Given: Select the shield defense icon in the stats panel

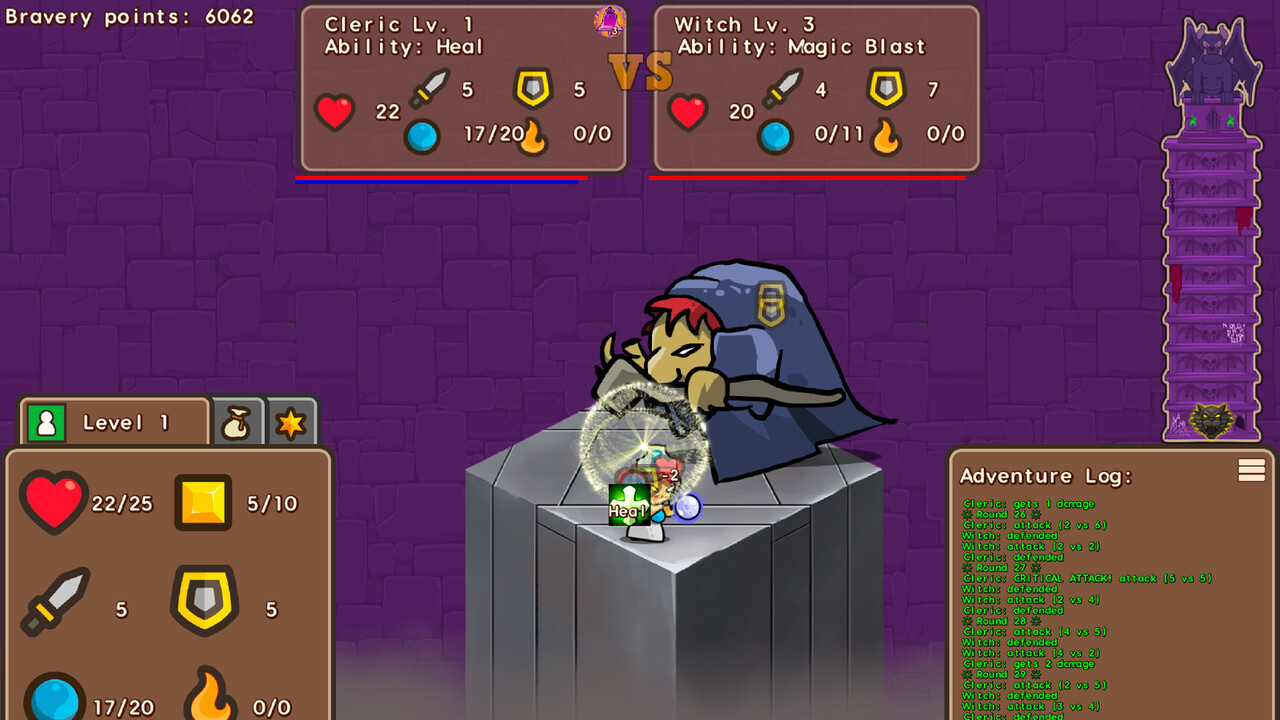Looking at the screenshot, I should click(x=203, y=600).
